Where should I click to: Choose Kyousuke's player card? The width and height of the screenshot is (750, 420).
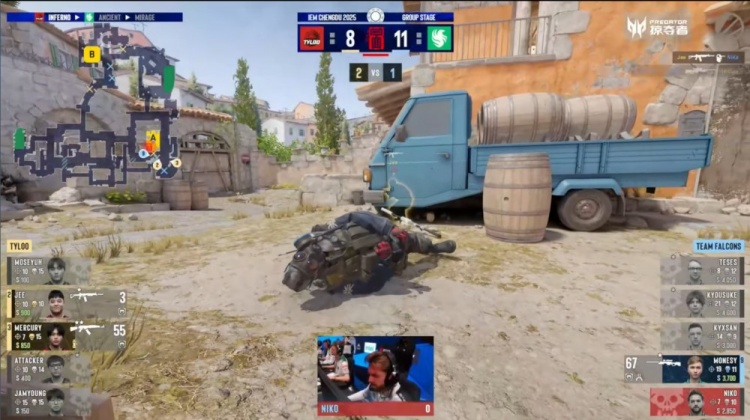pyautogui.click(x=702, y=303)
